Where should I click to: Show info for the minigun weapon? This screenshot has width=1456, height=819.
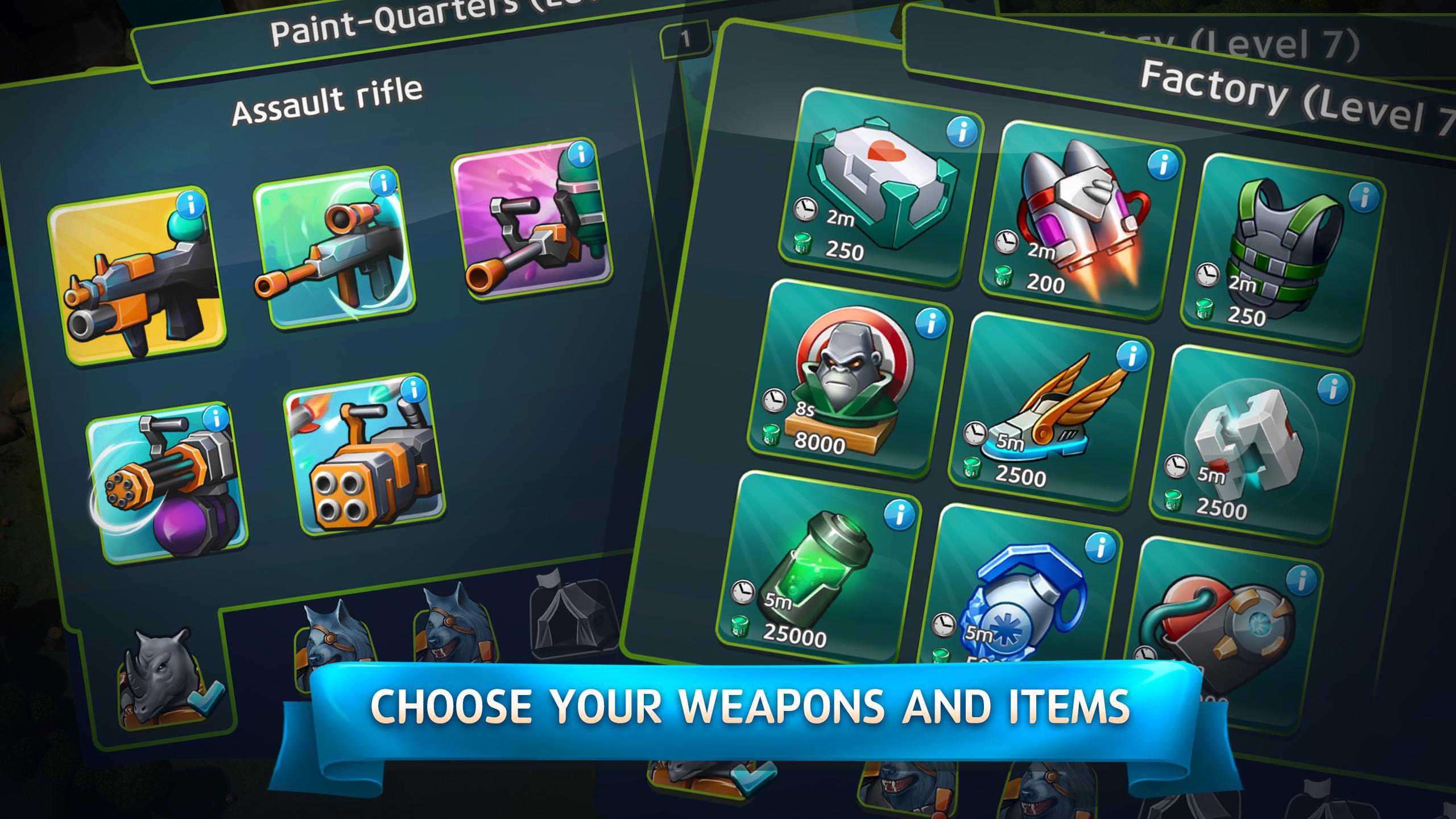coord(216,419)
